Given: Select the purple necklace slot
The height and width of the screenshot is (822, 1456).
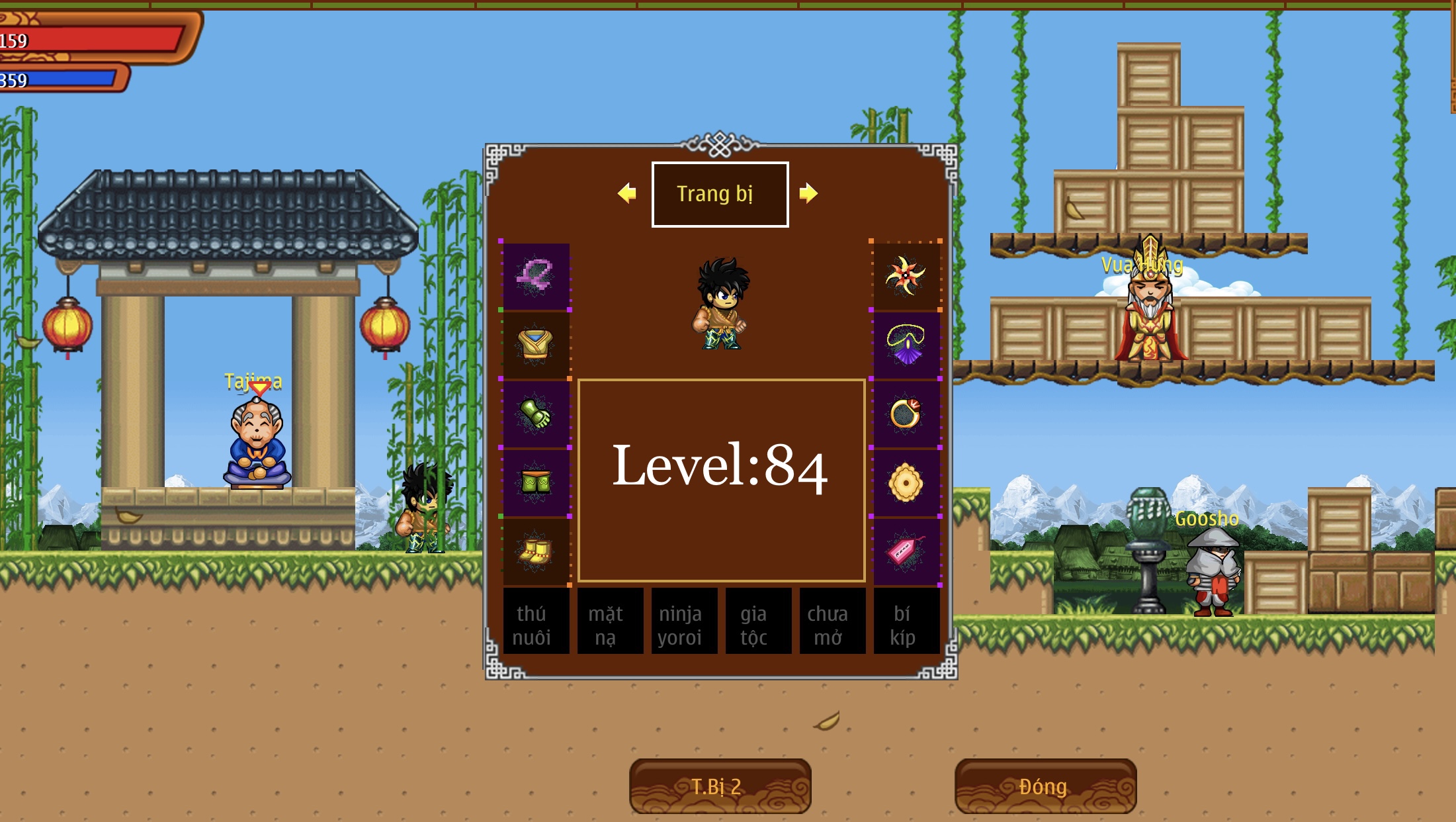Looking at the screenshot, I should point(906,345).
